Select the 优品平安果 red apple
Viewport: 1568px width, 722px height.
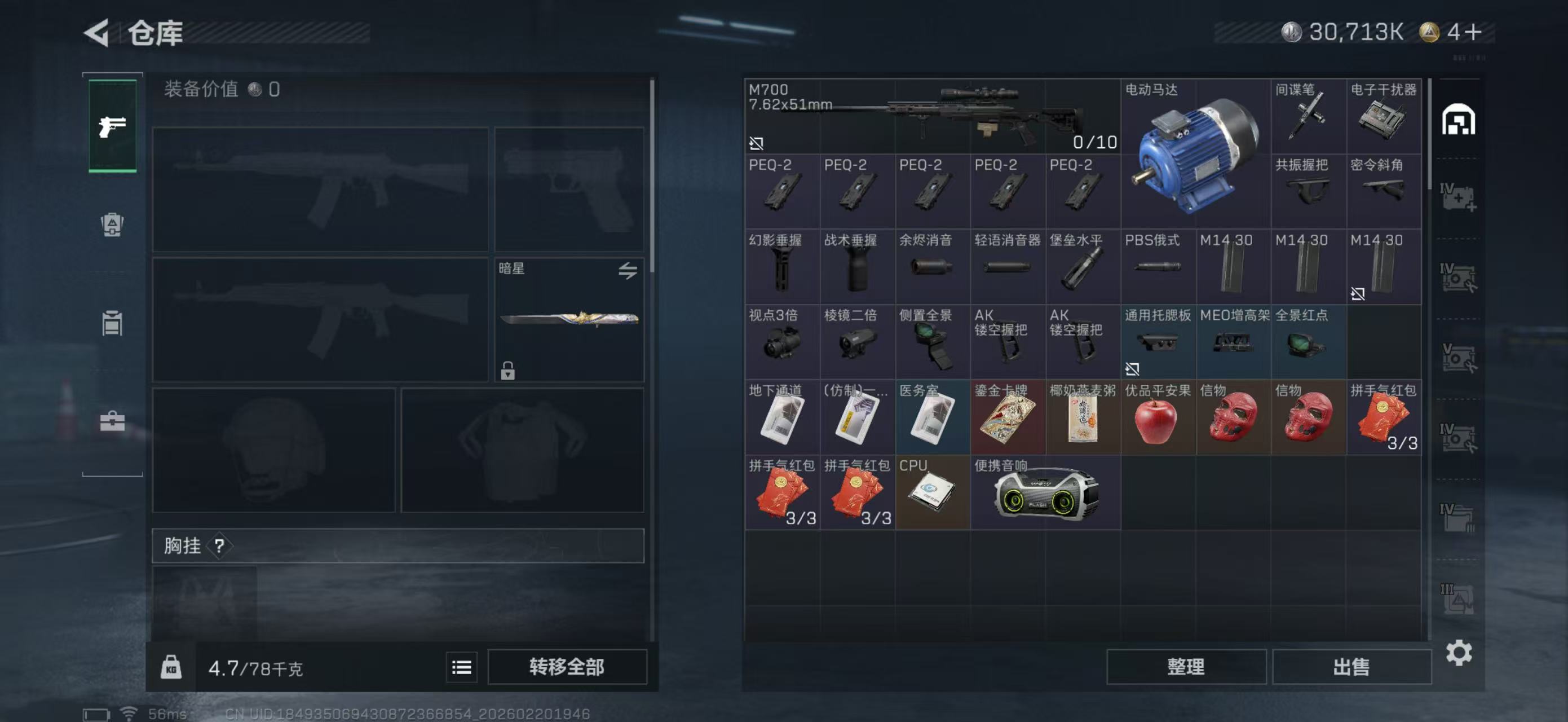tap(1157, 418)
